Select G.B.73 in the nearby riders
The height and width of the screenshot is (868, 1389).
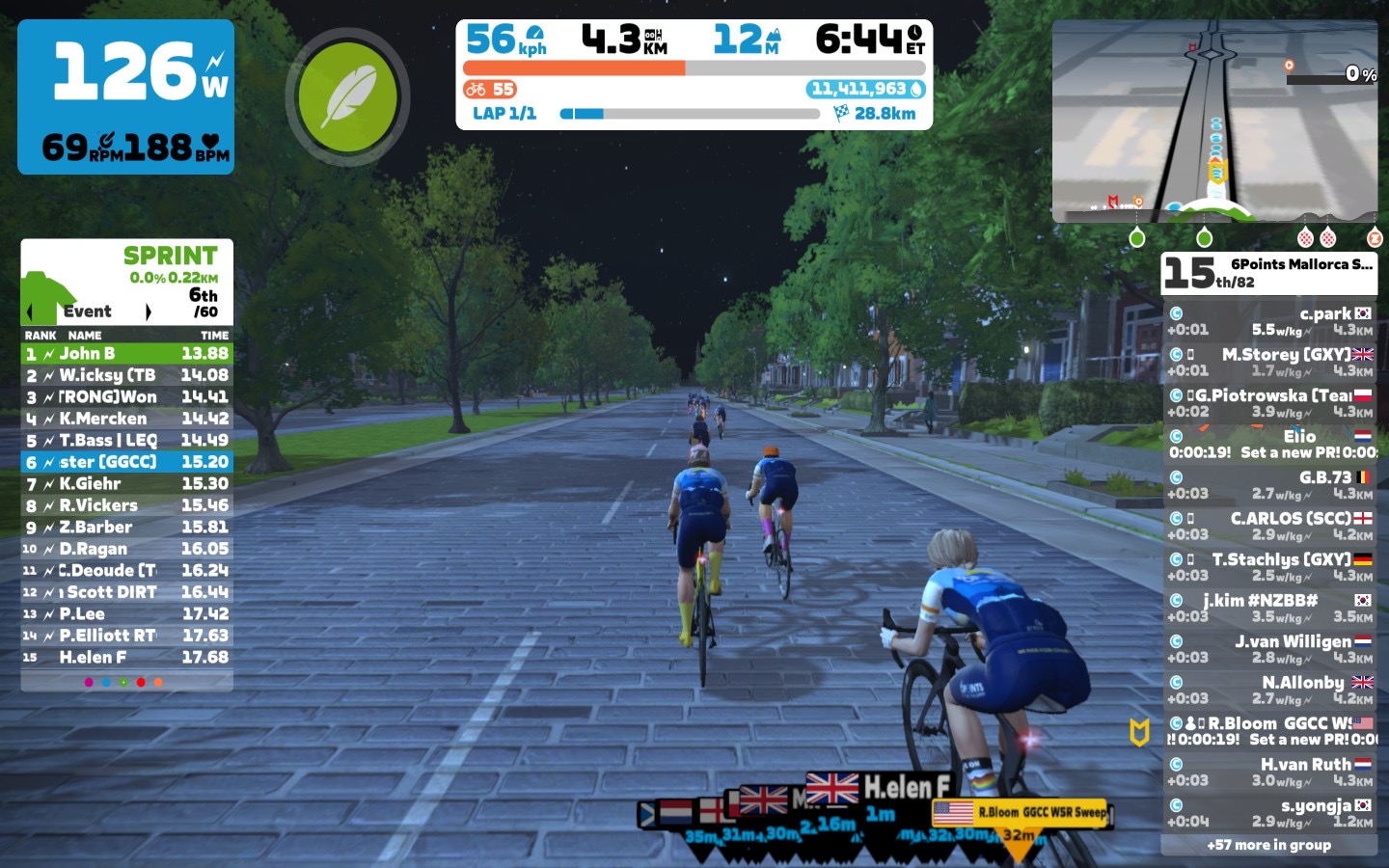tap(1269, 485)
